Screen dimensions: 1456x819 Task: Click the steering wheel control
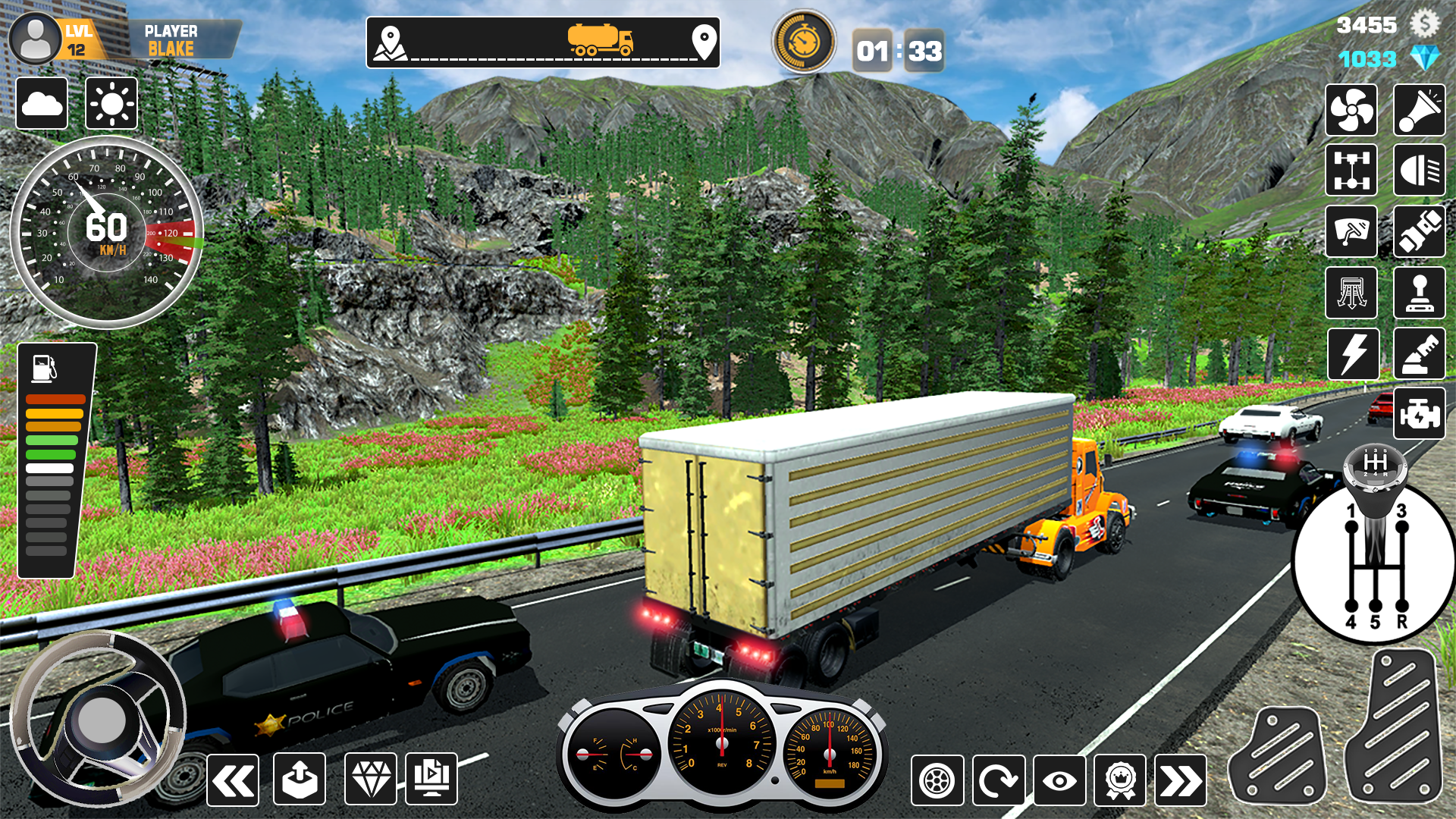point(99,719)
